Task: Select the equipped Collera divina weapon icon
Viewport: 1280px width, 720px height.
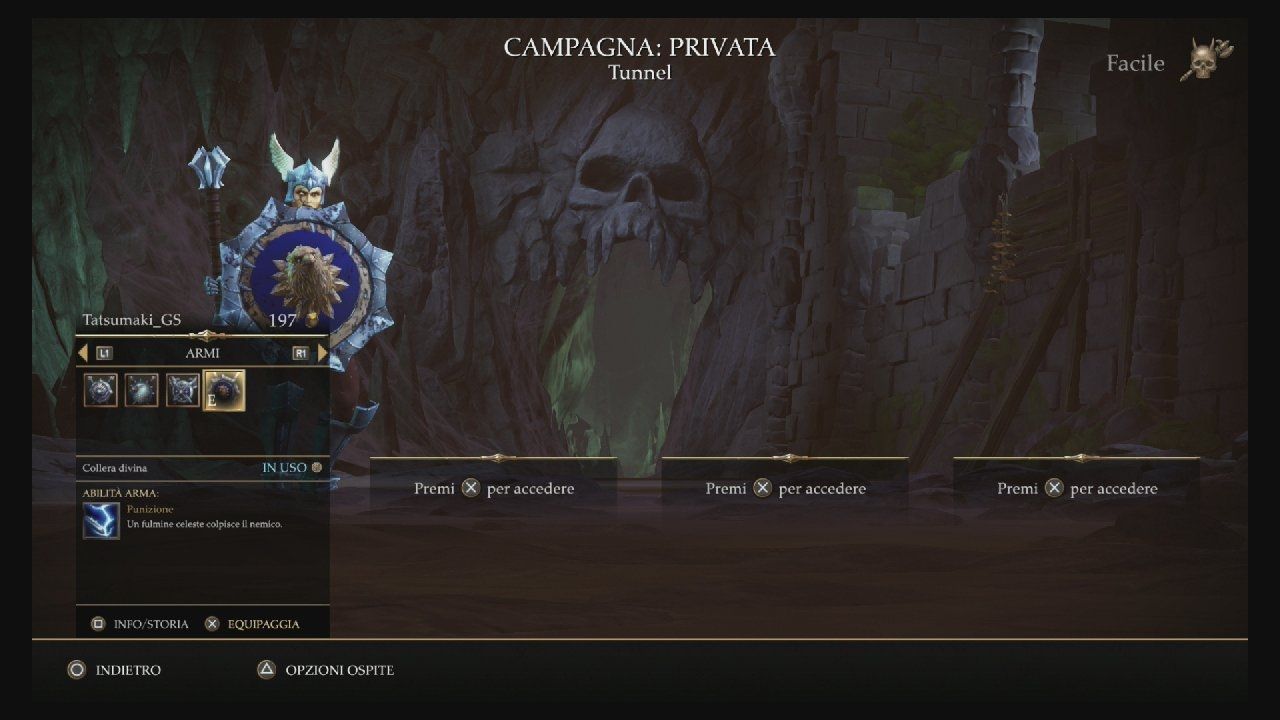Action: click(222, 390)
